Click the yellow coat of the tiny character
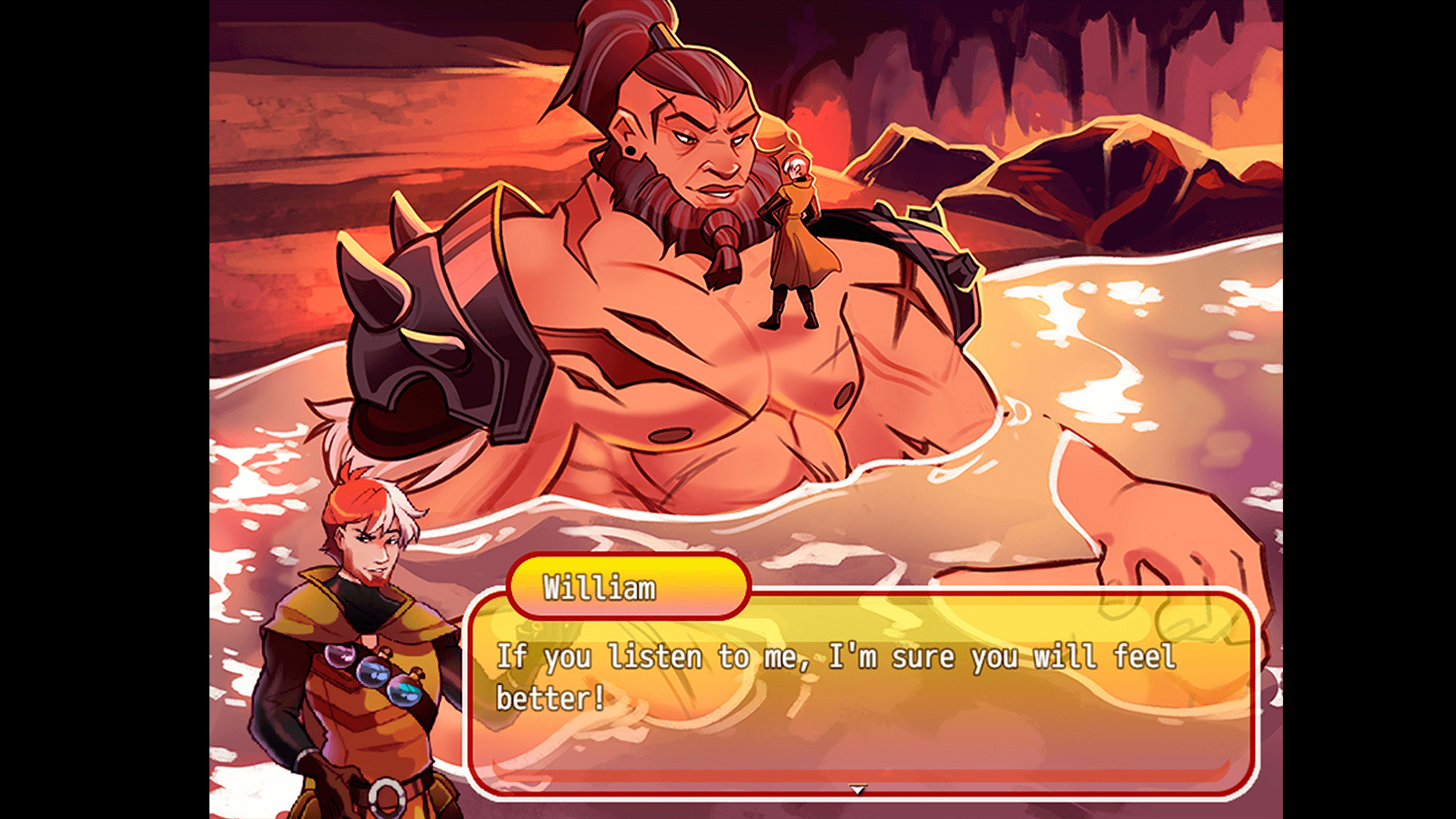Screen dimensions: 1456x819 [x=796, y=250]
